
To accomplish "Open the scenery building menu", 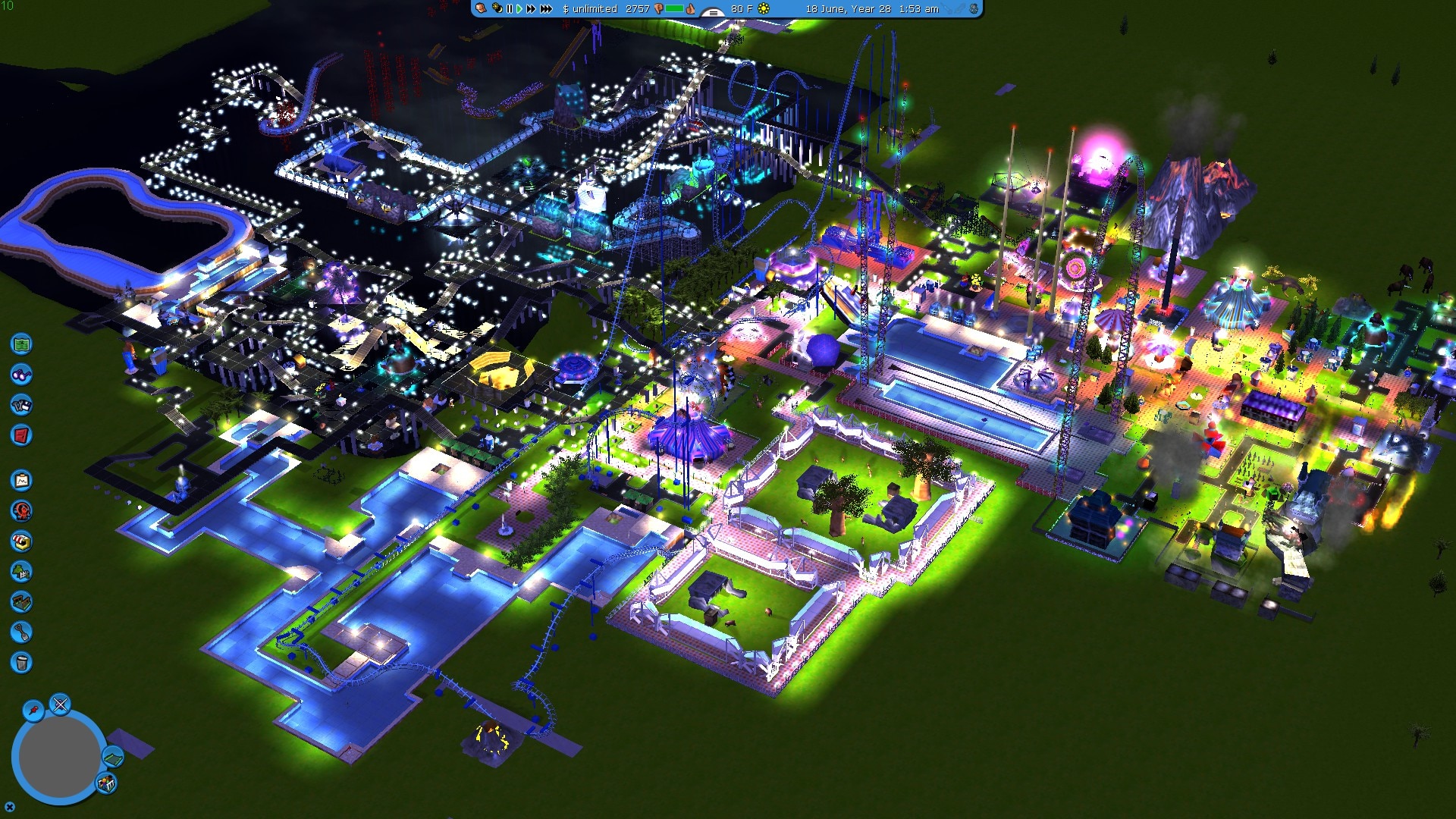I will click(21, 572).
